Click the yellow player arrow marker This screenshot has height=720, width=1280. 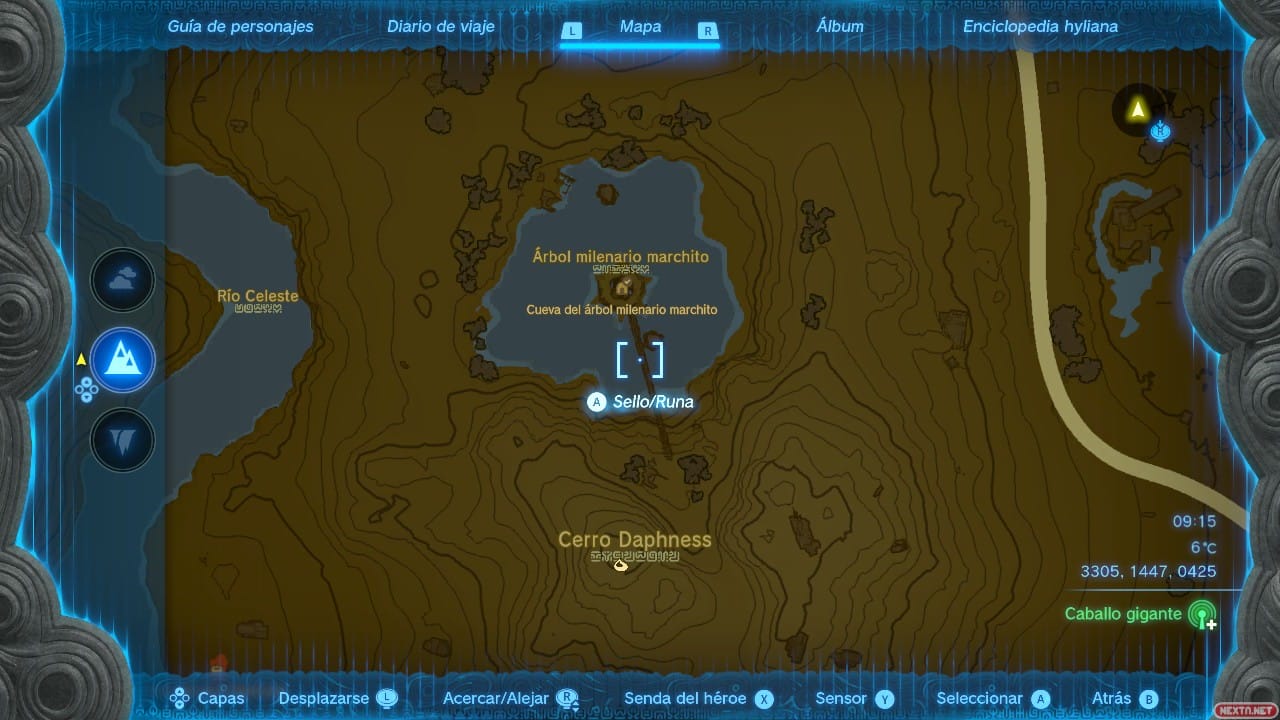(x=1137, y=109)
